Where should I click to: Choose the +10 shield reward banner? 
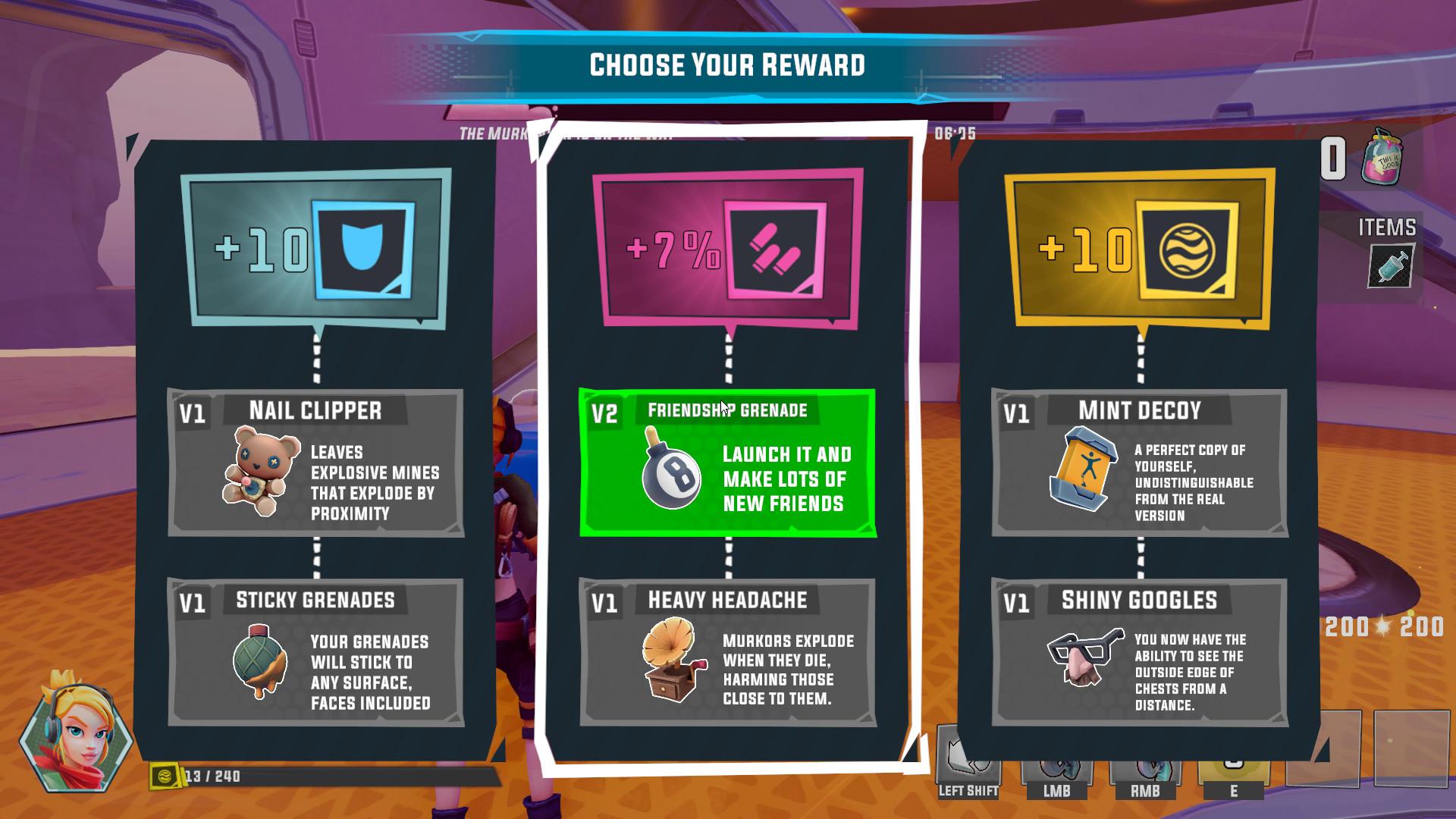[315, 248]
